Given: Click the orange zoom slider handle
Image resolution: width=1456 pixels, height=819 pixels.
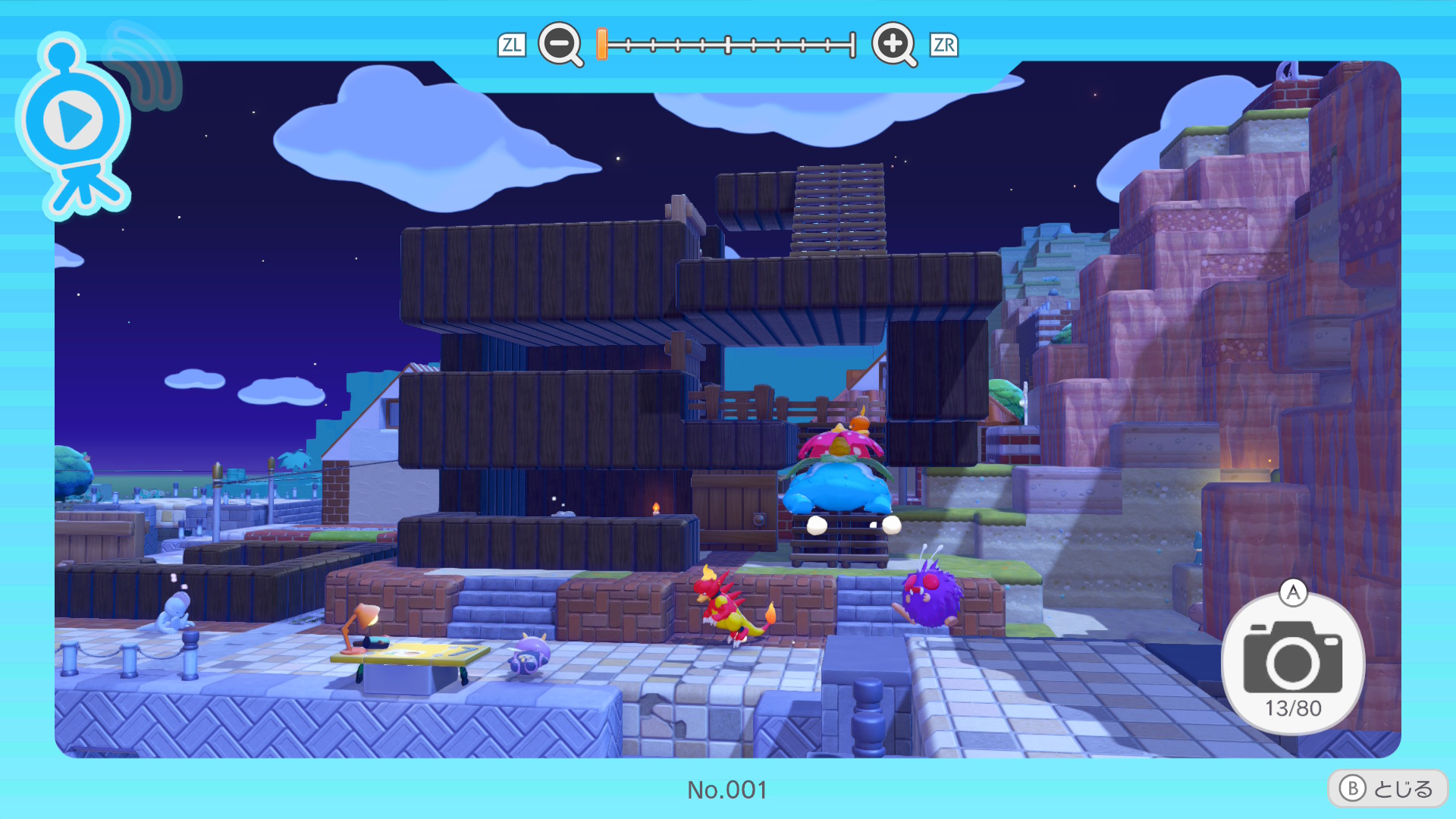Looking at the screenshot, I should pos(601,44).
